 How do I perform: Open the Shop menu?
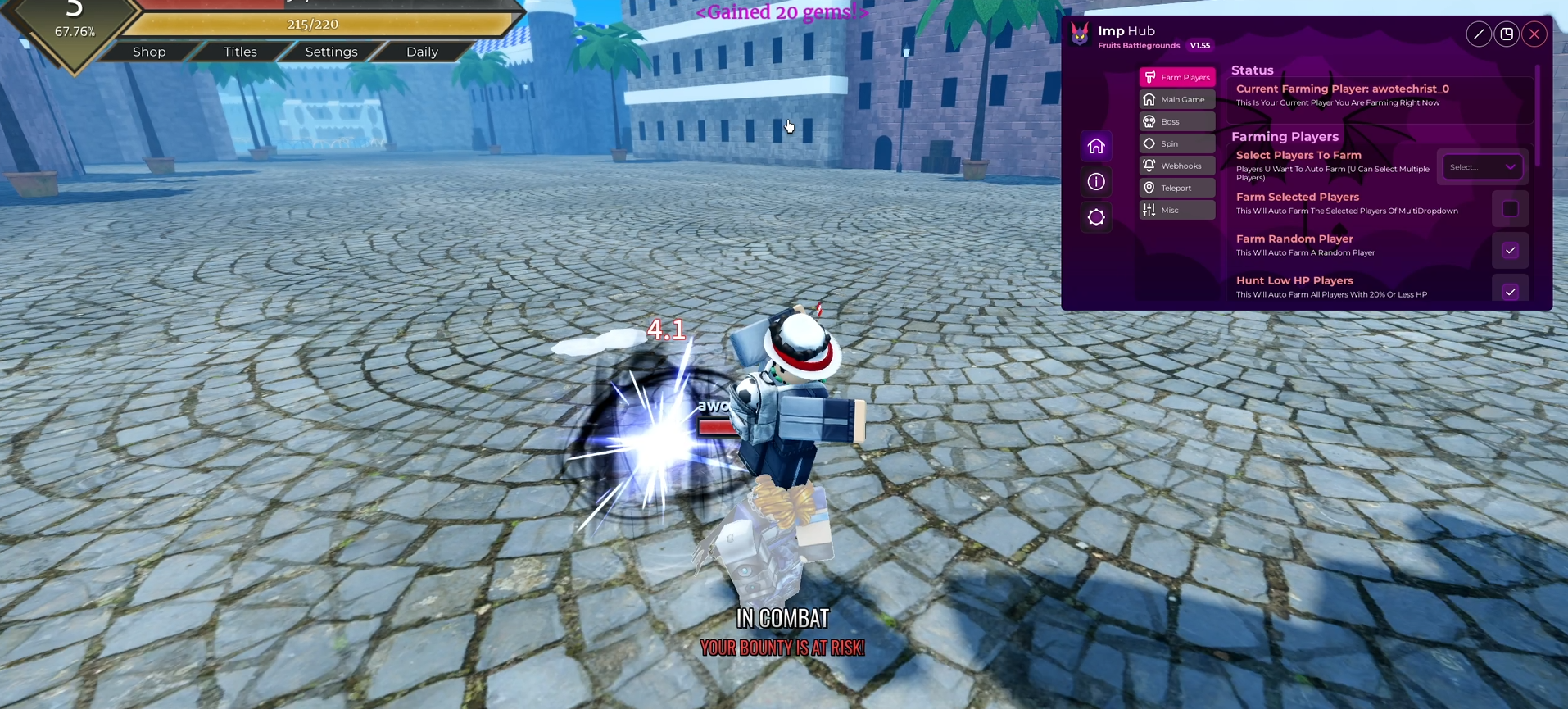click(149, 52)
